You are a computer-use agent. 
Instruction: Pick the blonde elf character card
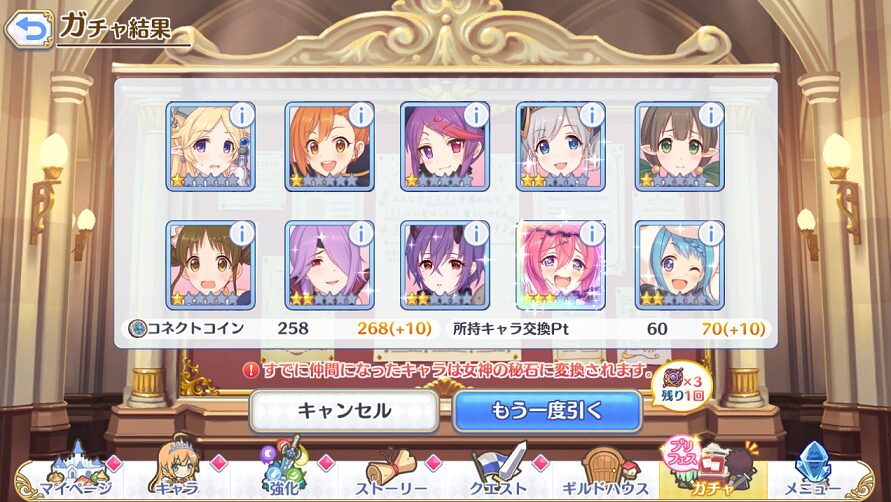pyautogui.click(x=210, y=146)
